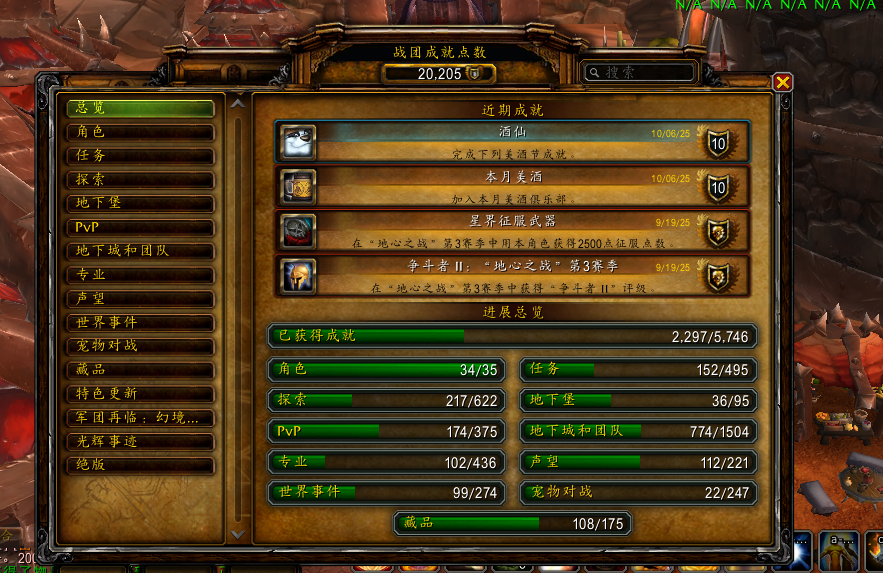Select the 总览 summary category

coord(140,108)
